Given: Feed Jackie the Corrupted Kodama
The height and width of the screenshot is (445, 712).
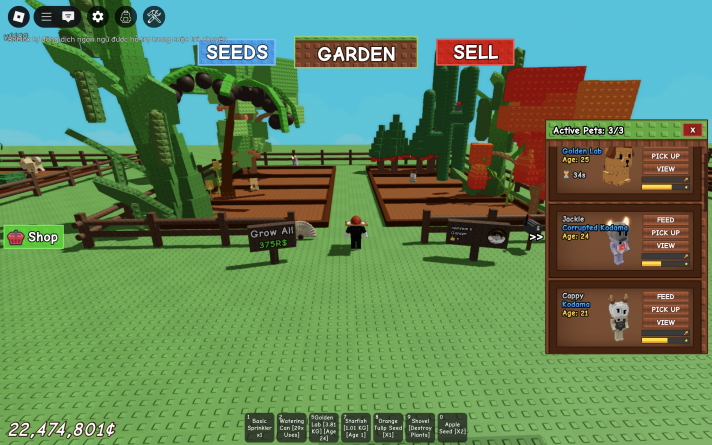Looking at the screenshot, I should pyautogui.click(x=665, y=220).
